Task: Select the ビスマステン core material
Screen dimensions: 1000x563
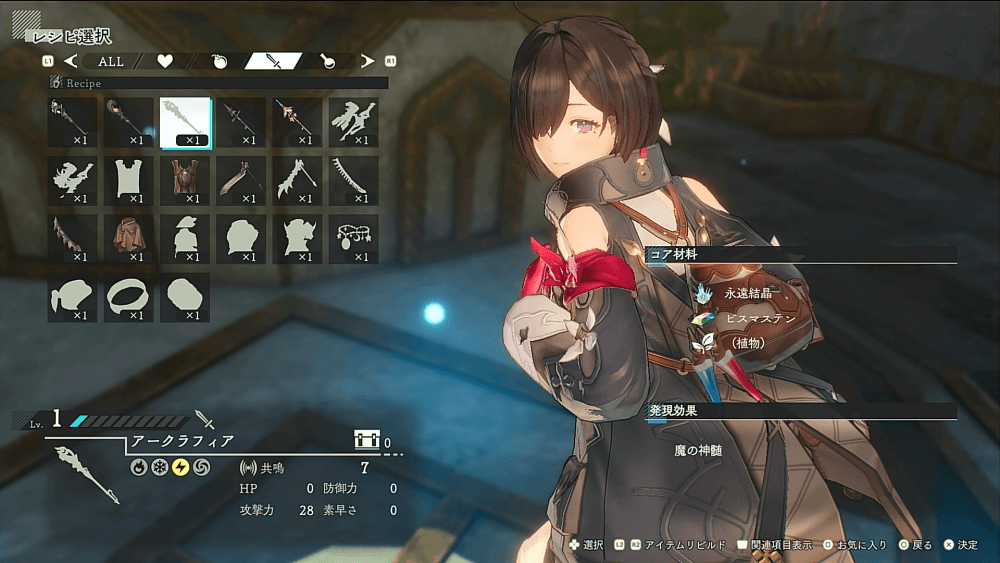Action: pos(760,318)
